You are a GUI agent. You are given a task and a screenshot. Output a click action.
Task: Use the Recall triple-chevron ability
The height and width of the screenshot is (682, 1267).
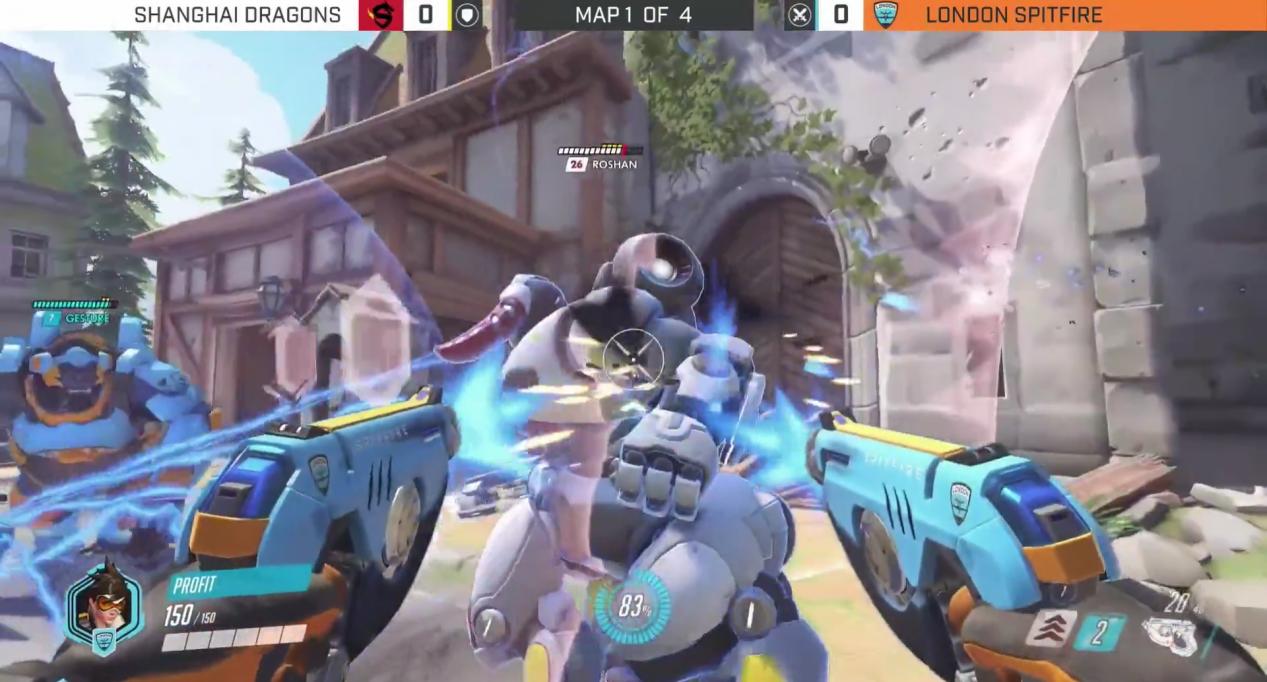tap(1050, 629)
